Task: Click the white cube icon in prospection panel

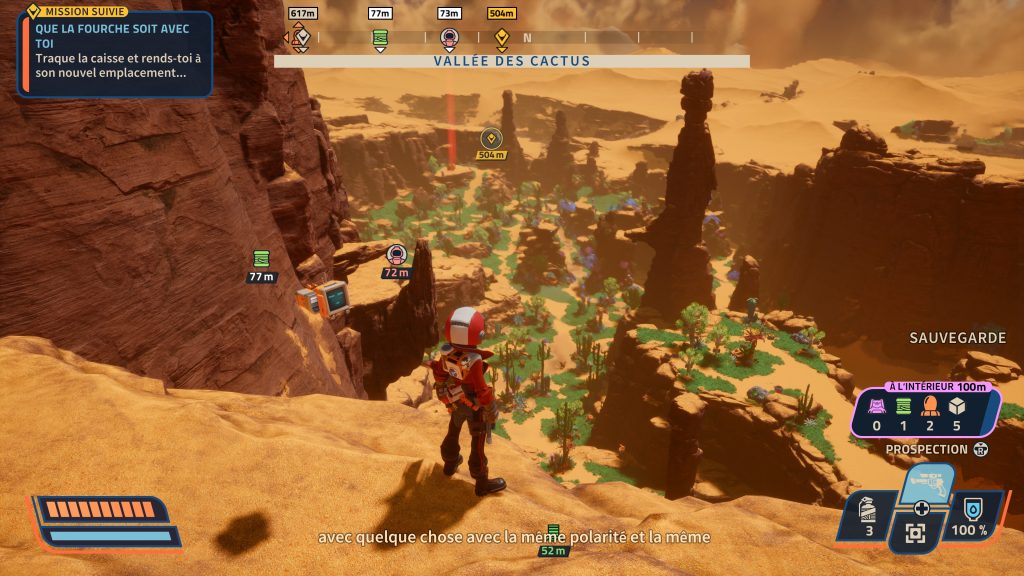Action: 956,407
